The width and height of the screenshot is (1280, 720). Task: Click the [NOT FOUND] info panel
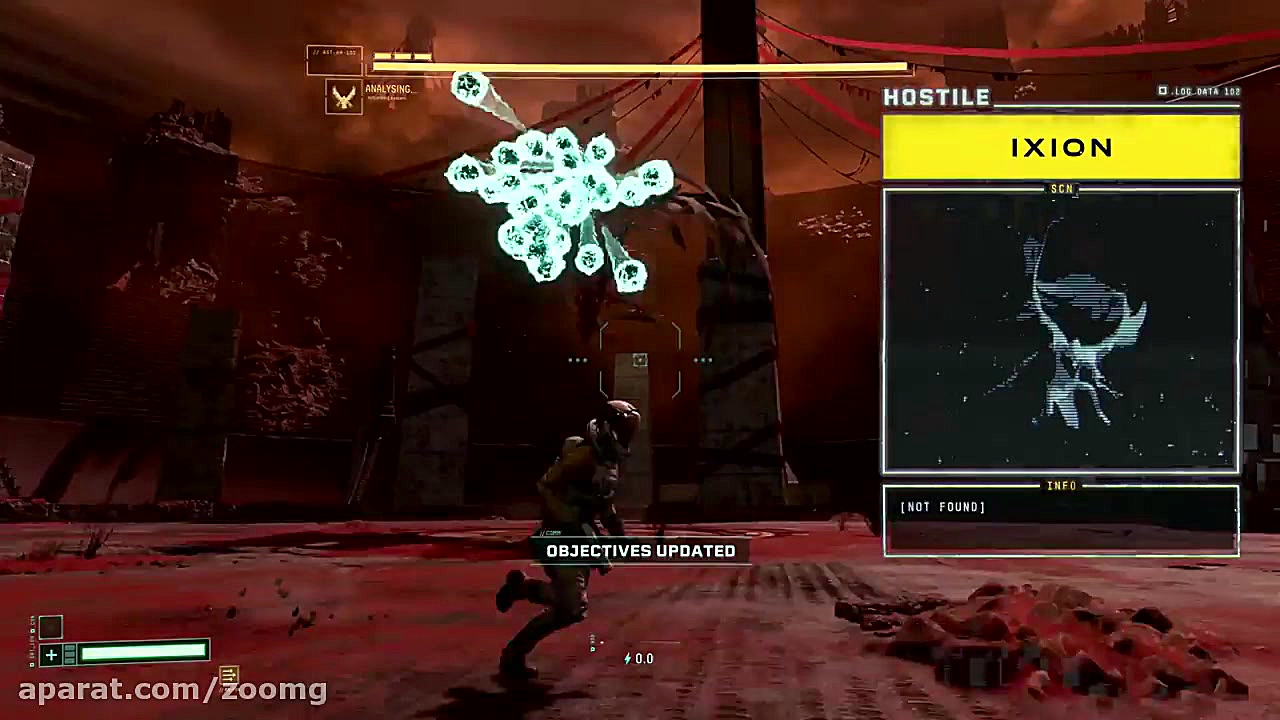[x=1061, y=520]
